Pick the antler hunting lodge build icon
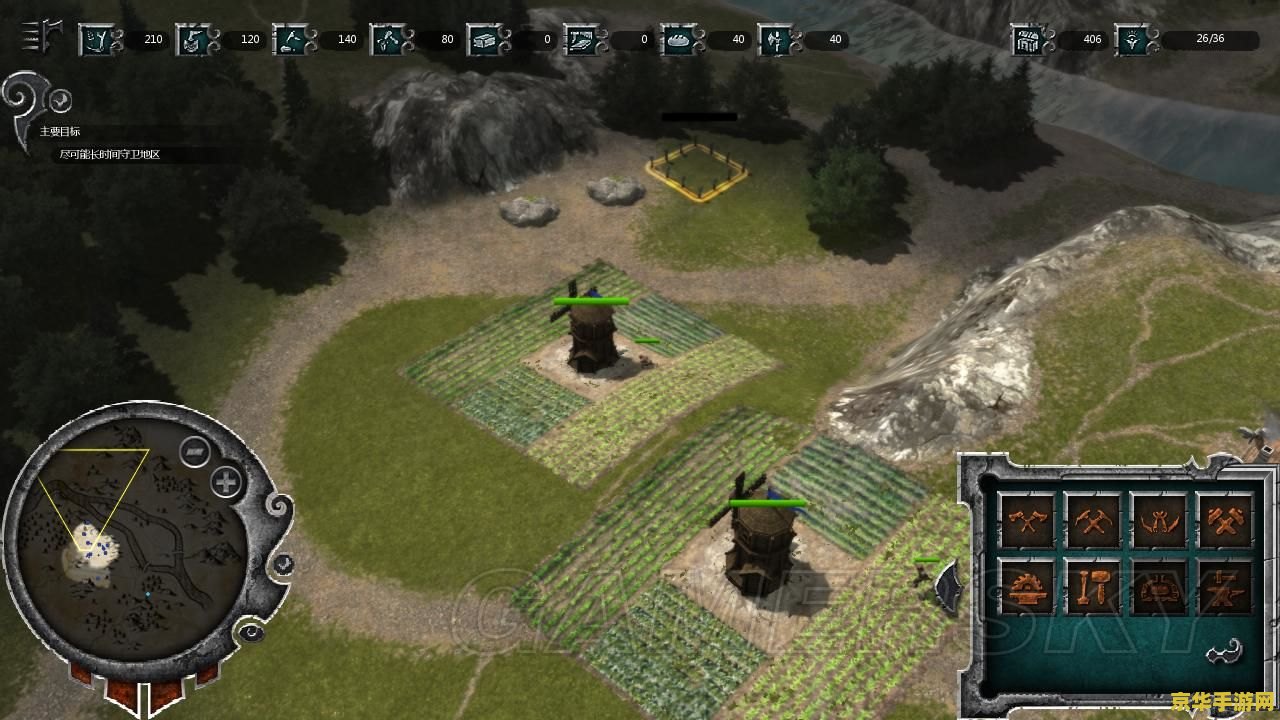Viewport: 1280px width, 720px height. 1158,520
